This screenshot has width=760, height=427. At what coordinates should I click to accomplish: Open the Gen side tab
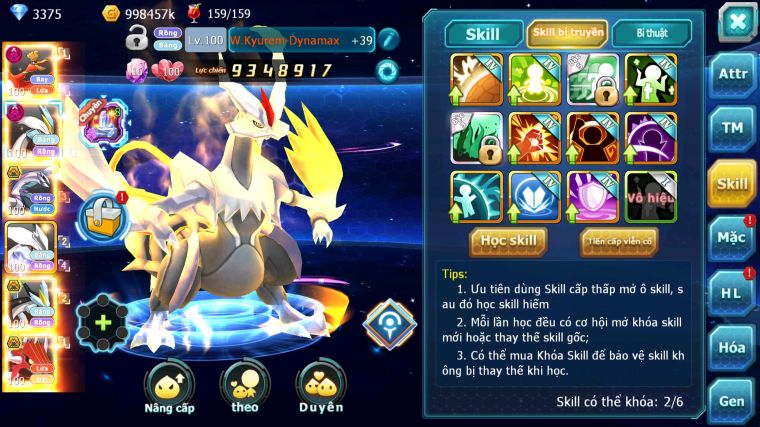click(732, 401)
